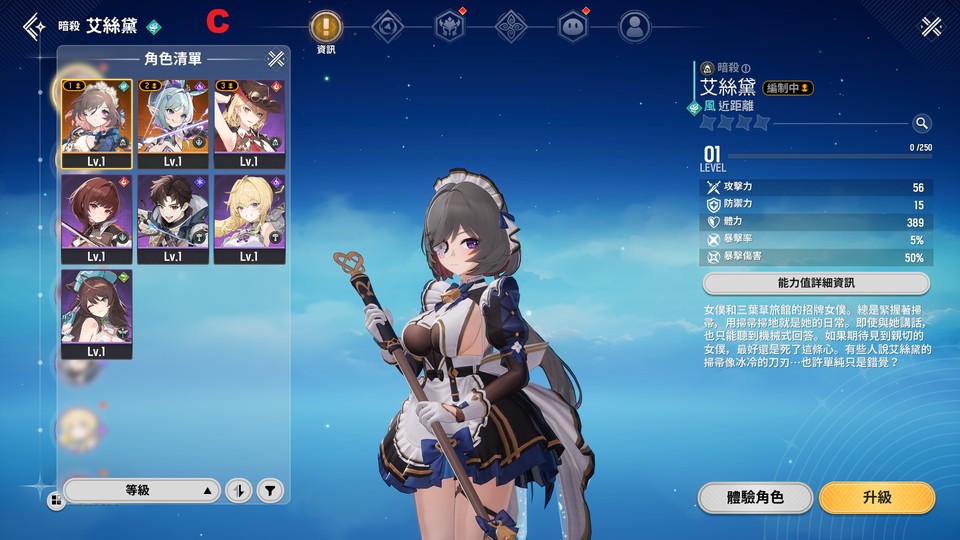
Task: Toggle the sort order arrows button
Action: [x=238, y=490]
